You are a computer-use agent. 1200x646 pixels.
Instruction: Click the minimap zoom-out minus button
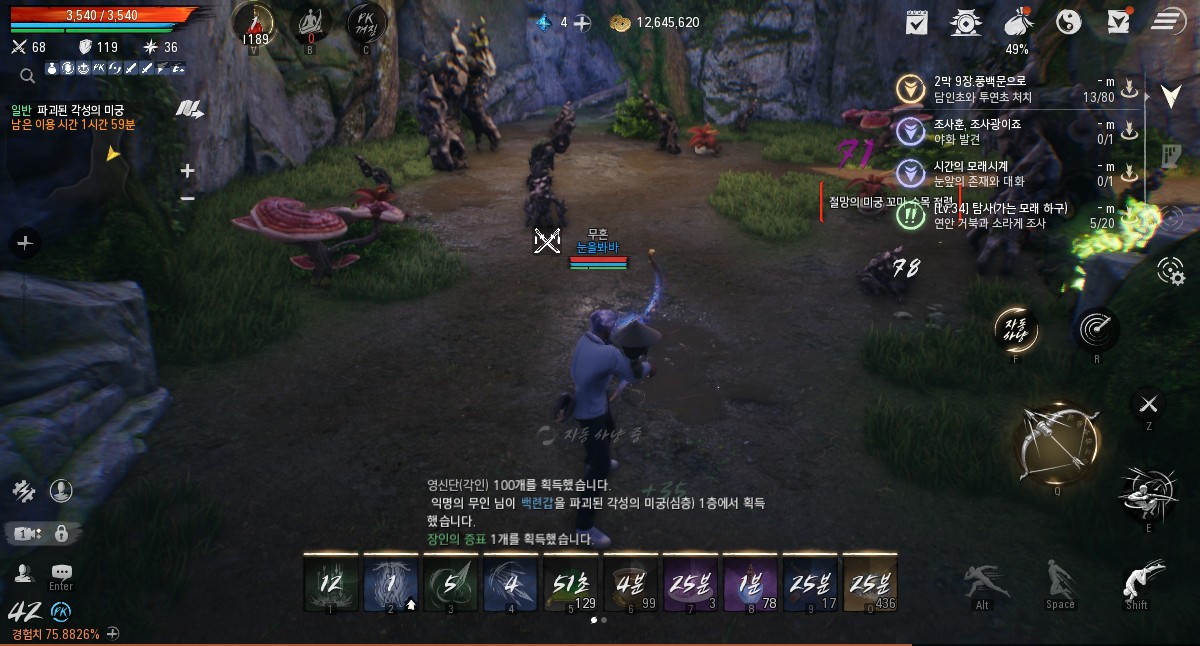(x=187, y=198)
